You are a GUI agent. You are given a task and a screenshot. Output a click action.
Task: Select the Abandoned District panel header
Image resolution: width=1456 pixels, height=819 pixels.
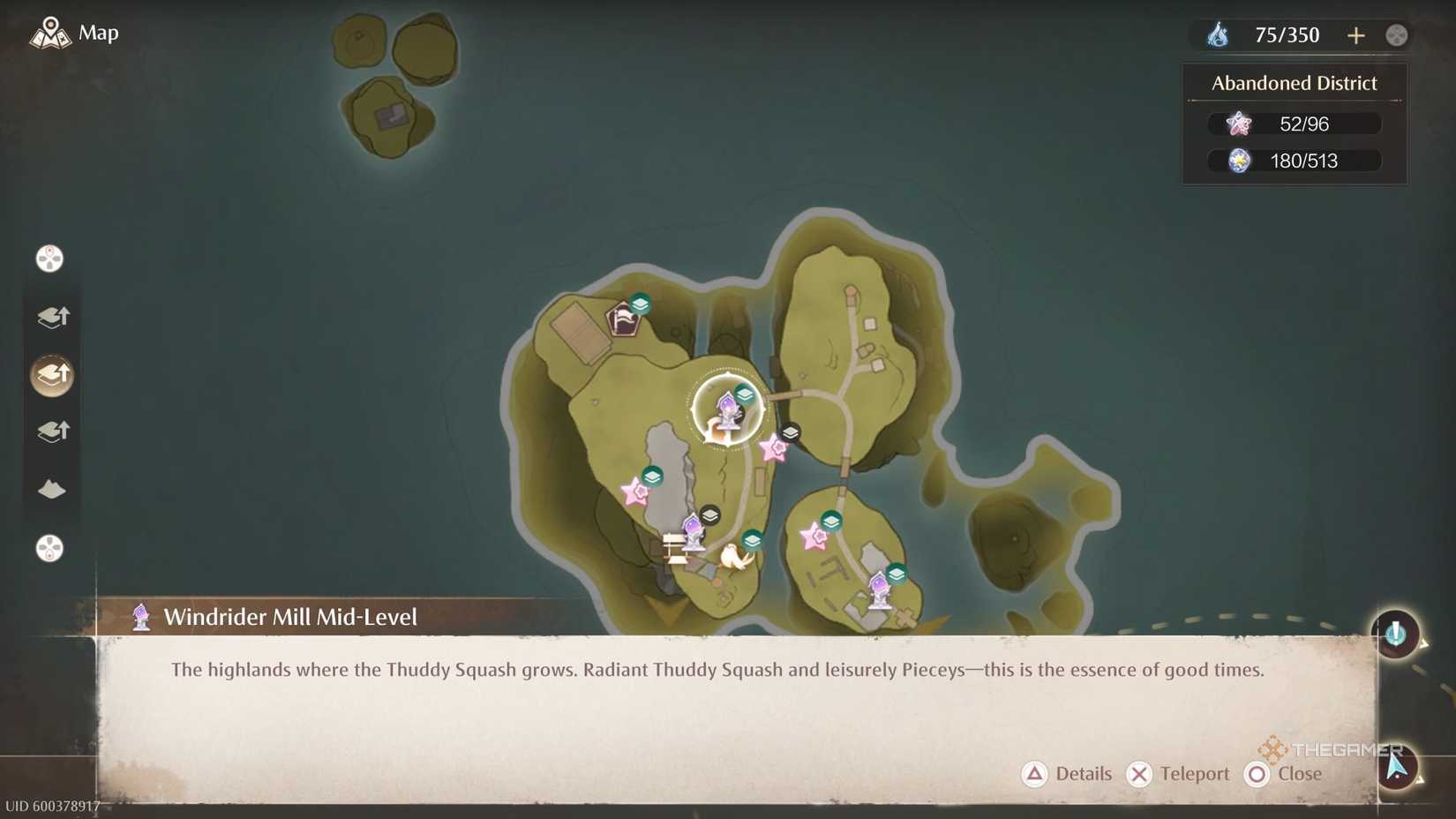pyautogui.click(x=1293, y=82)
